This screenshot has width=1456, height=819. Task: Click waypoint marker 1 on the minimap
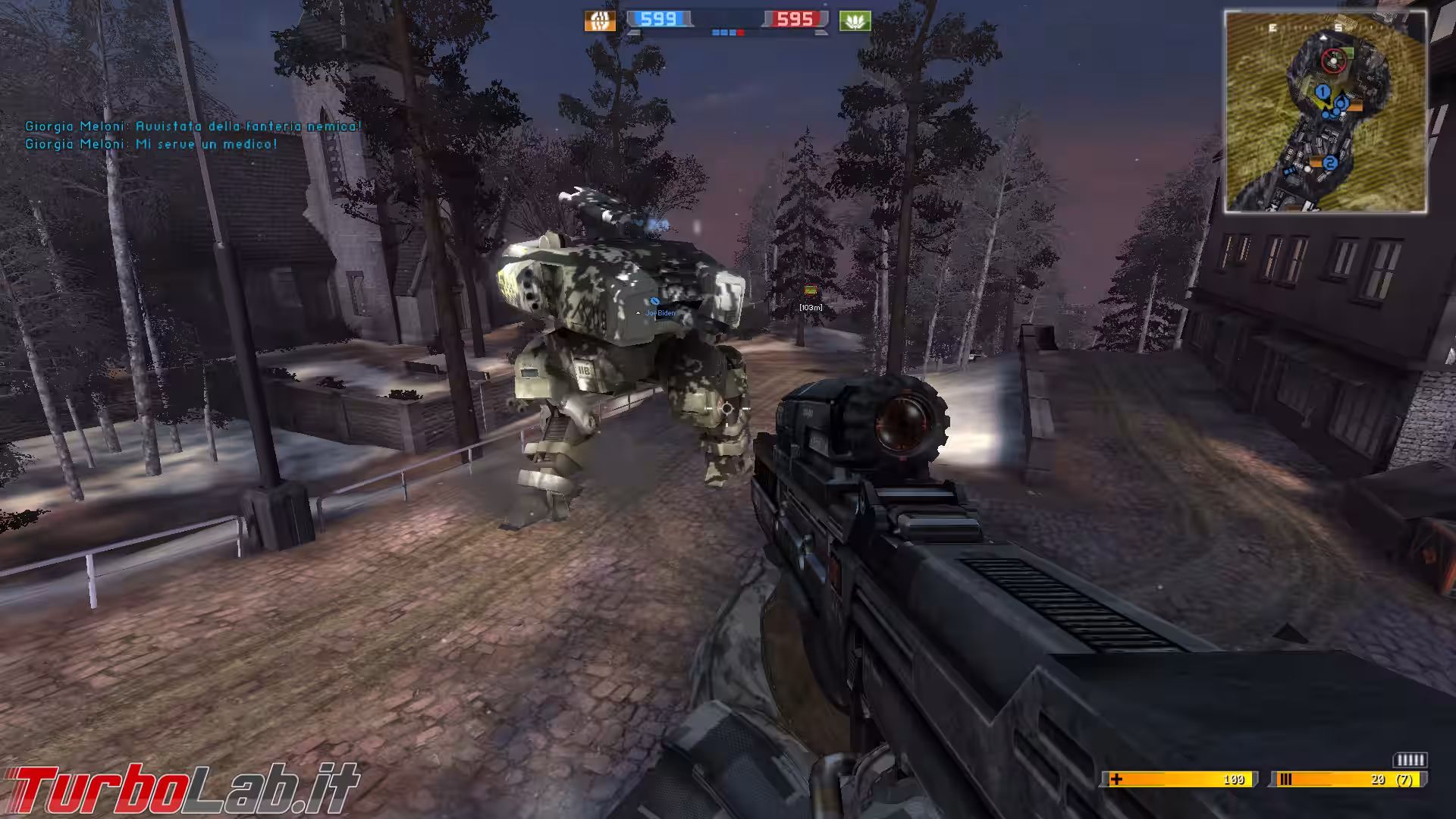[x=1322, y=91]
